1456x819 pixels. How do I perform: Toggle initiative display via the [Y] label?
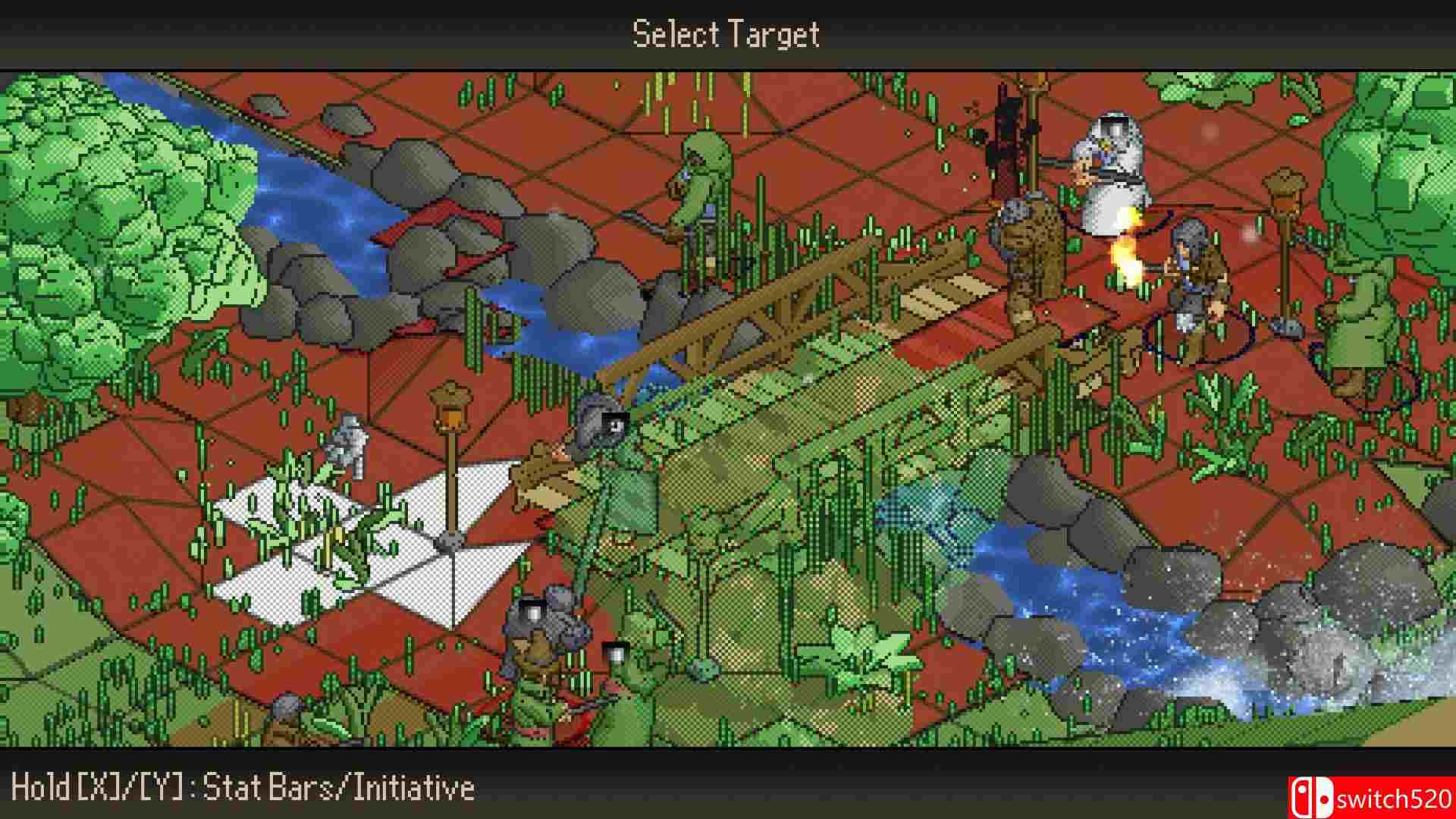tap(163, 786)
